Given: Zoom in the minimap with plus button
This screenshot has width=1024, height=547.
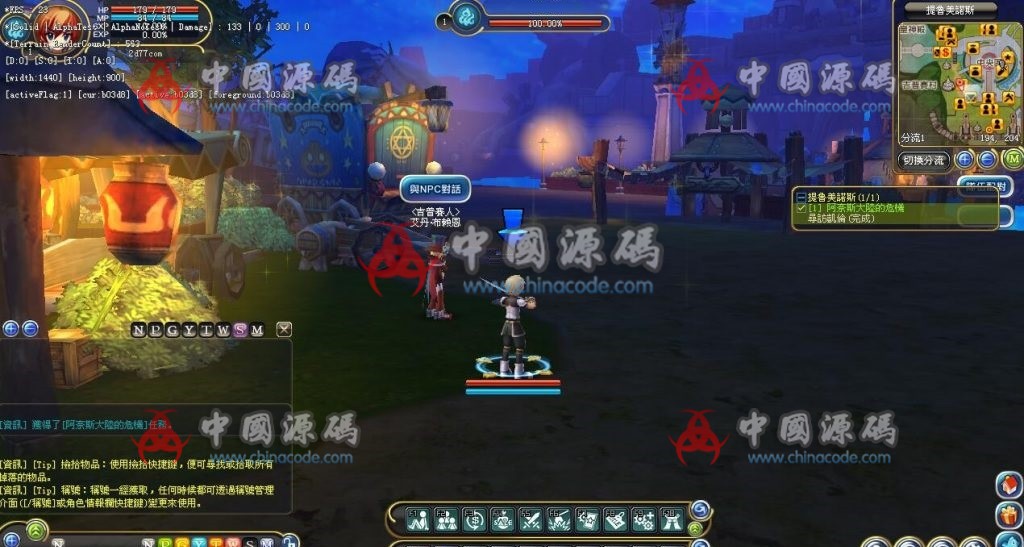Looking at the screenshot, I should [x=965, y=159].
